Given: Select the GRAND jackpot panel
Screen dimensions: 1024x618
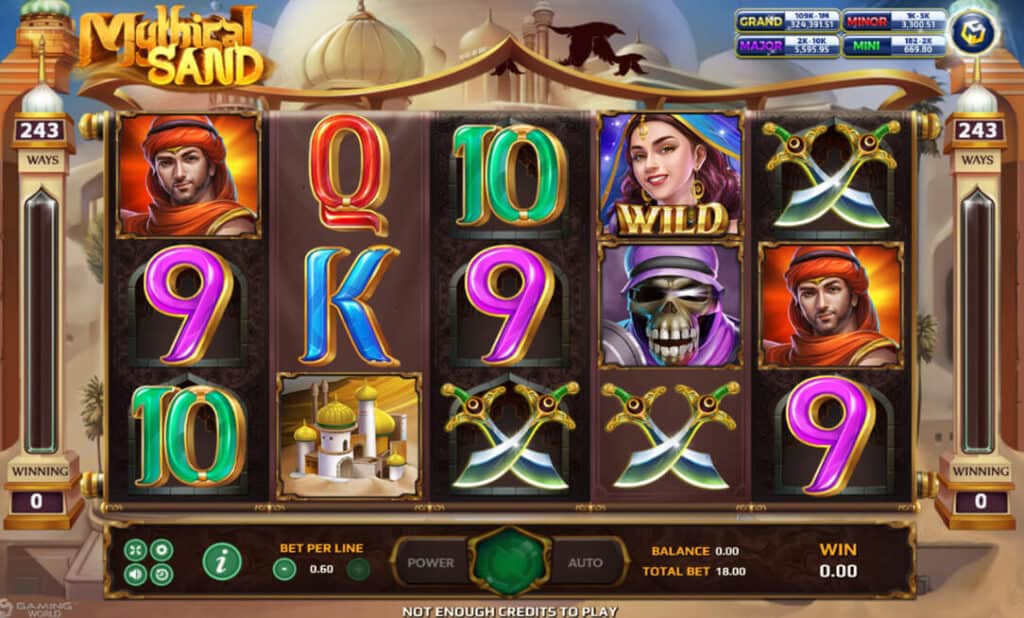Looking at the screenshot, I should tap(787, 21).
